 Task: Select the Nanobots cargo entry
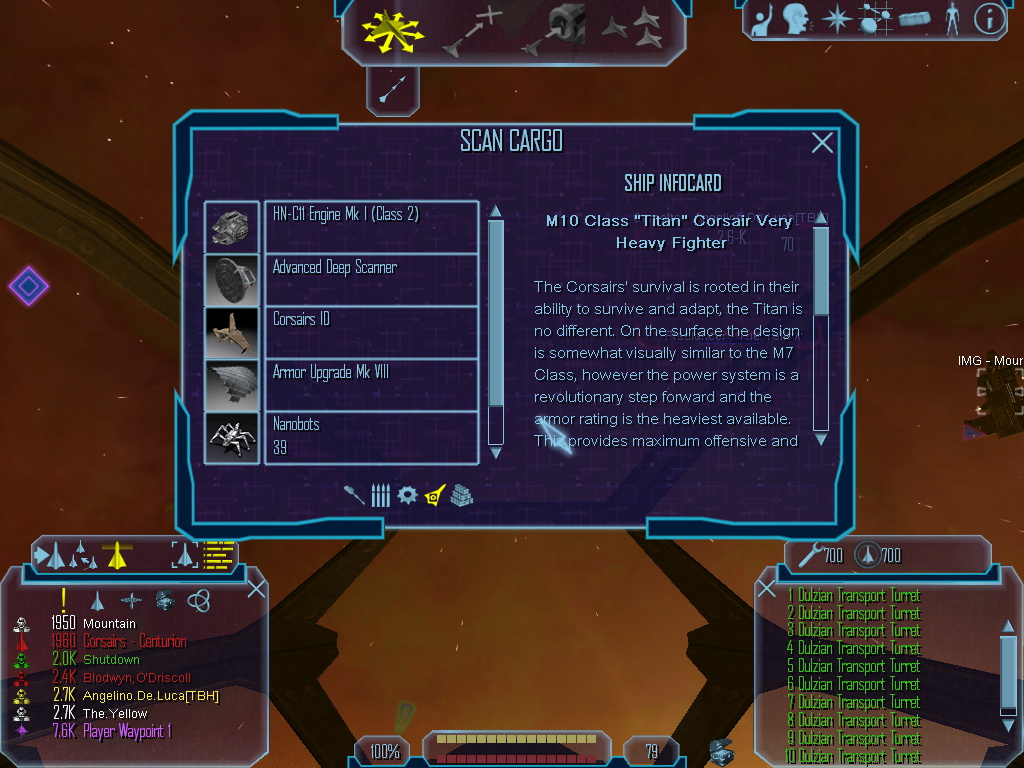(371, 437)
